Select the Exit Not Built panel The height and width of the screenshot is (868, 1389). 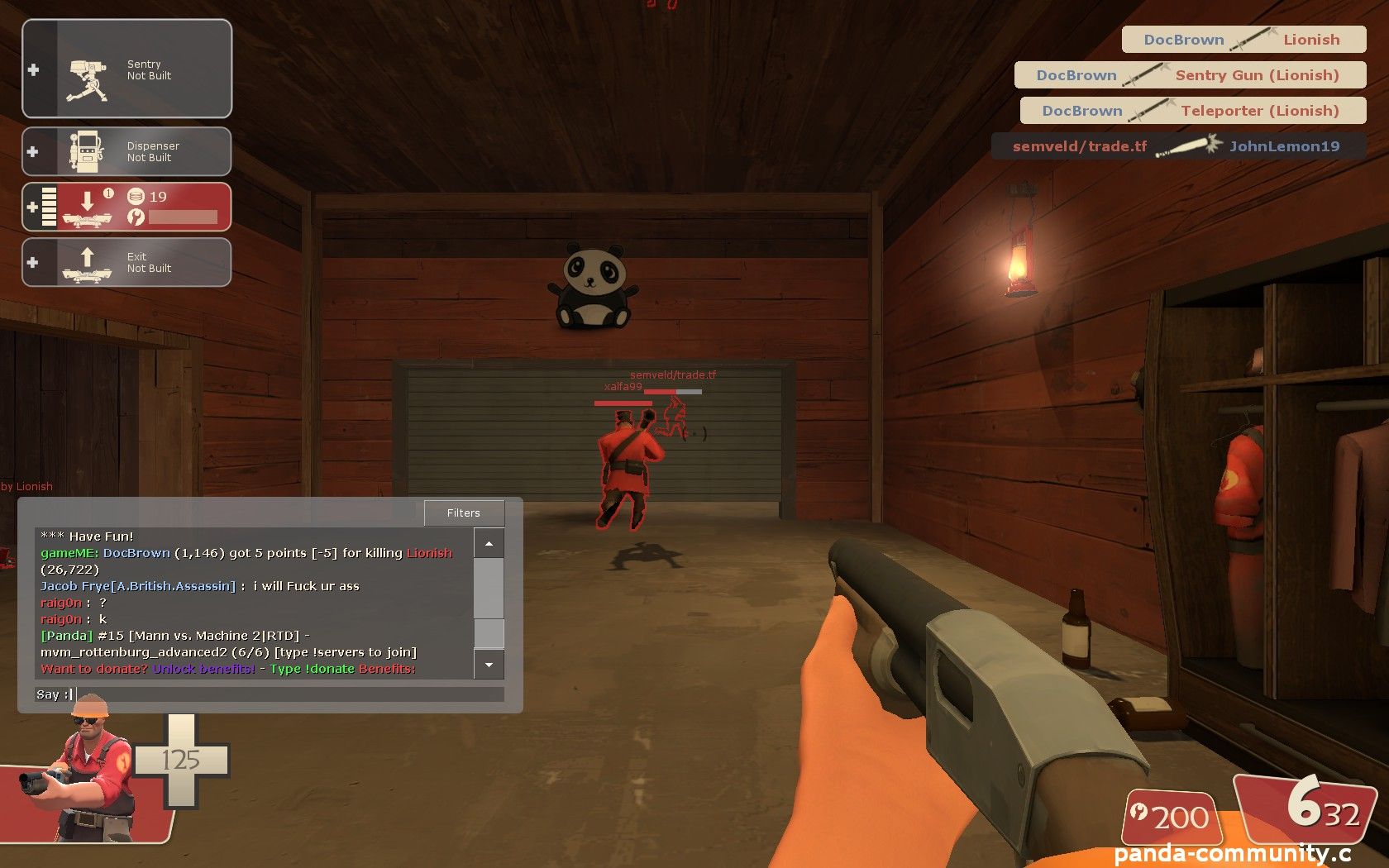click(126, 262)
